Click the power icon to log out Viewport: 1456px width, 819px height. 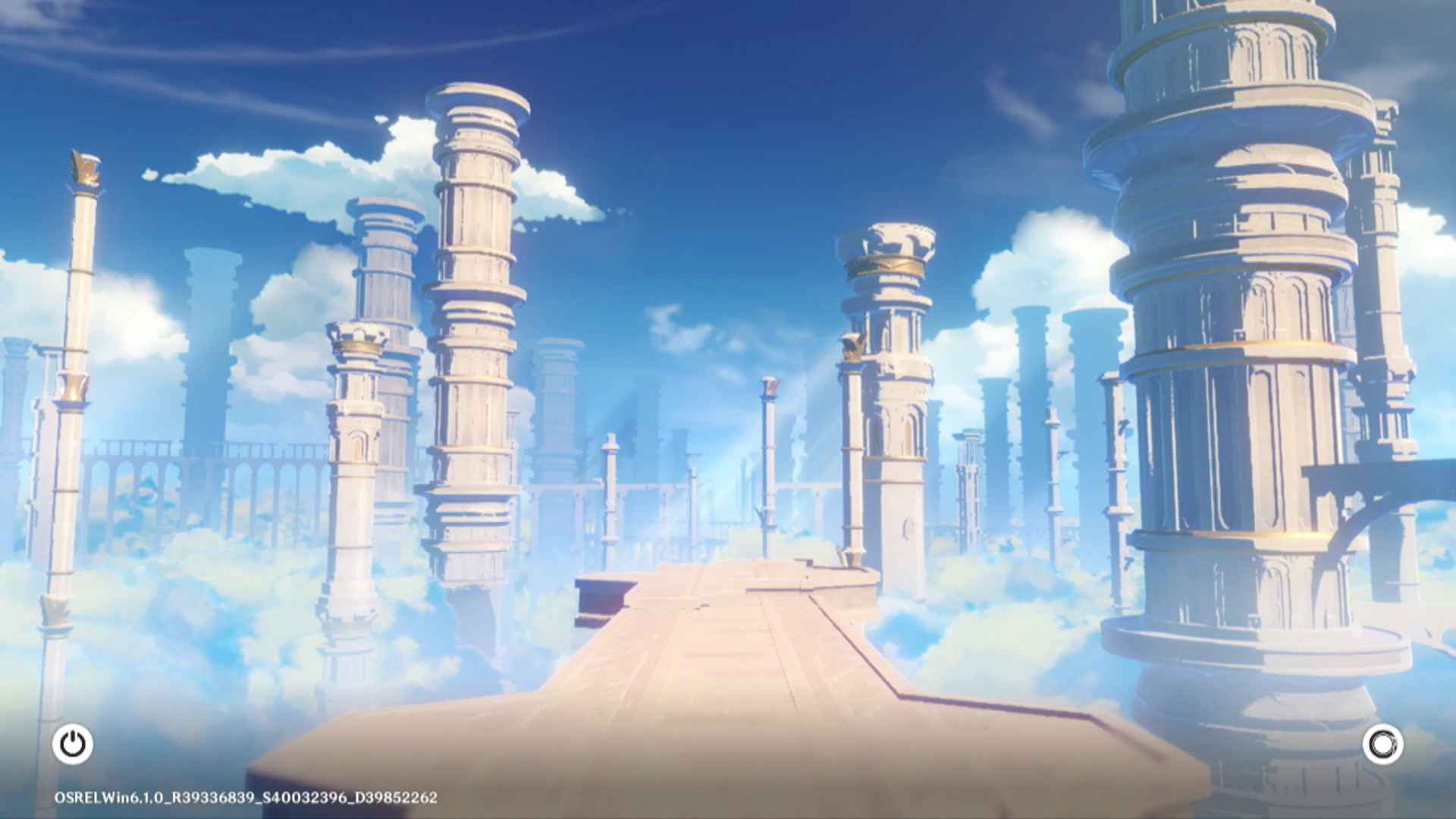coord(73,744)
